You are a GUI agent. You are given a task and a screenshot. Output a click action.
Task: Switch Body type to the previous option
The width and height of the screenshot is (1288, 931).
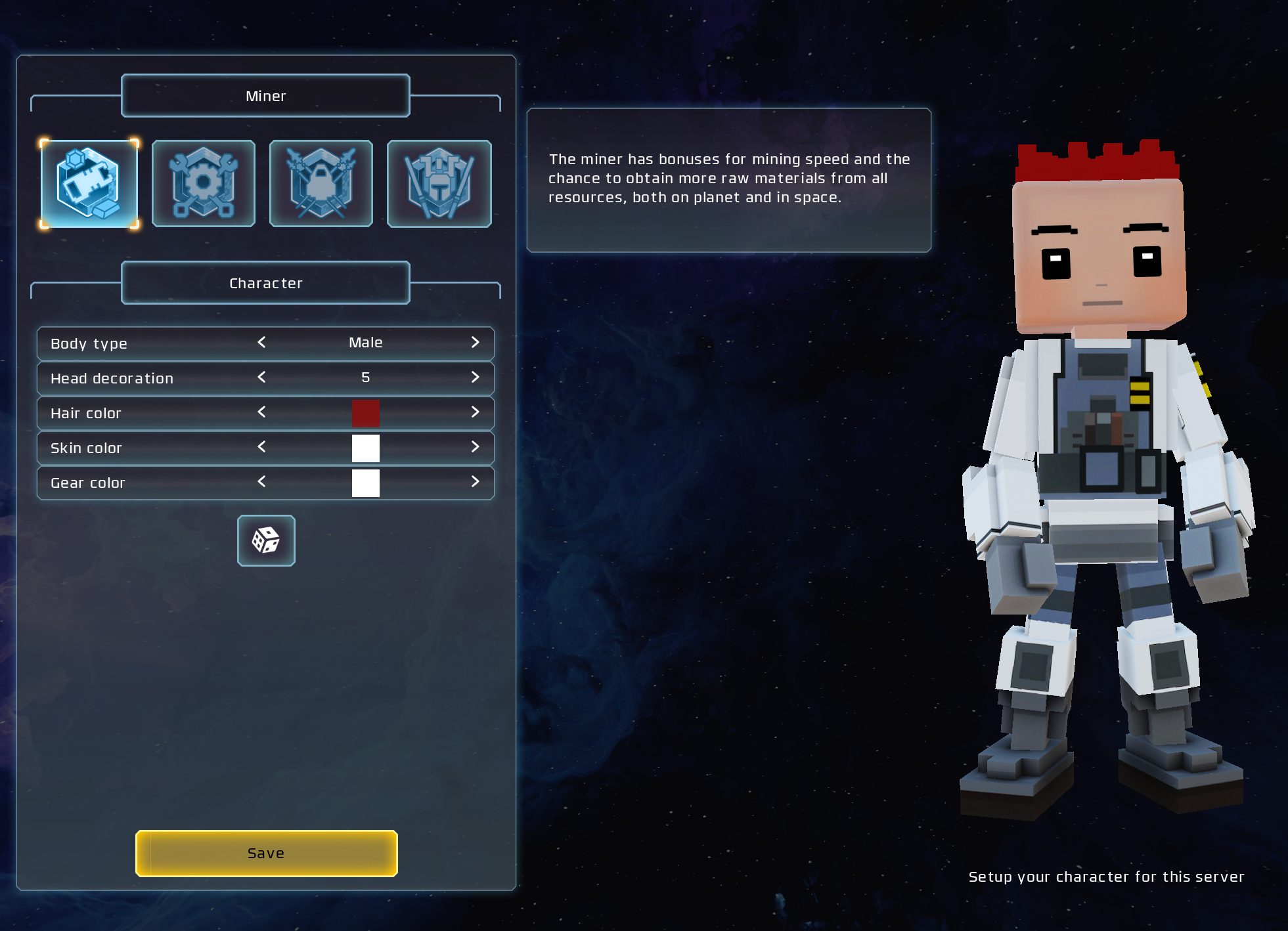click(x=261, y=343)
